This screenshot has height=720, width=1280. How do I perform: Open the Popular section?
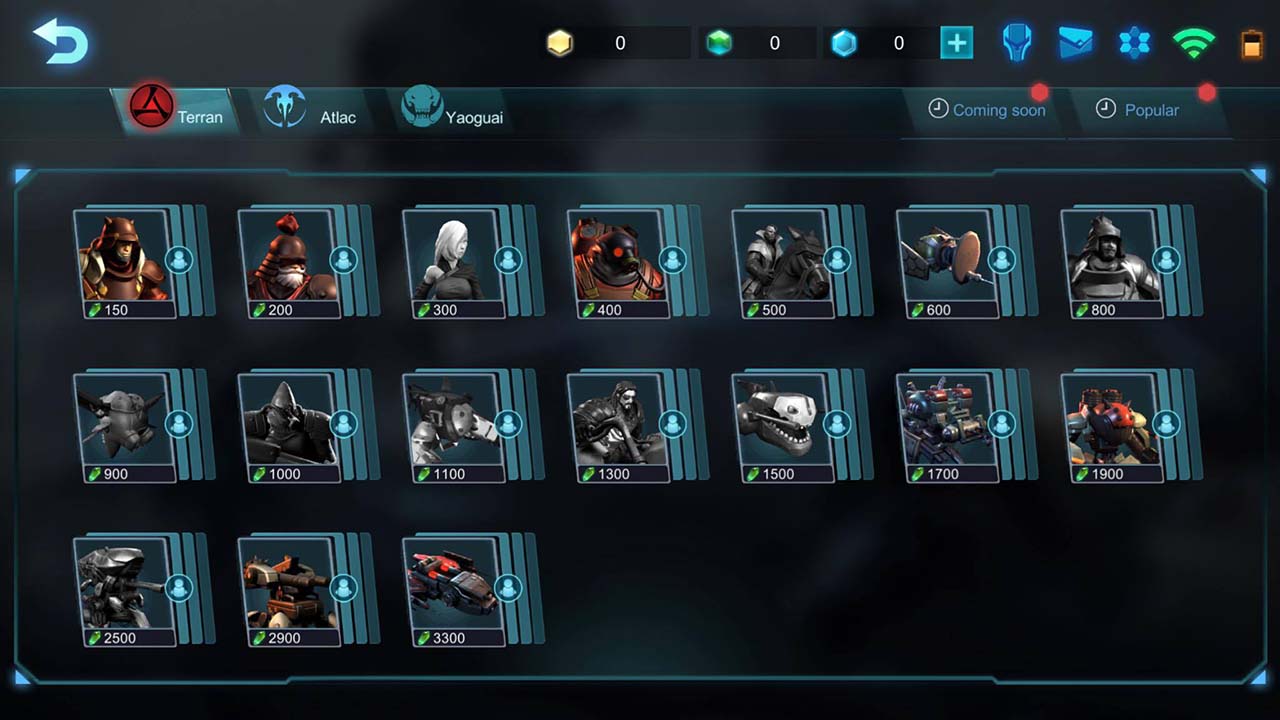click(x=1151, y=110)
